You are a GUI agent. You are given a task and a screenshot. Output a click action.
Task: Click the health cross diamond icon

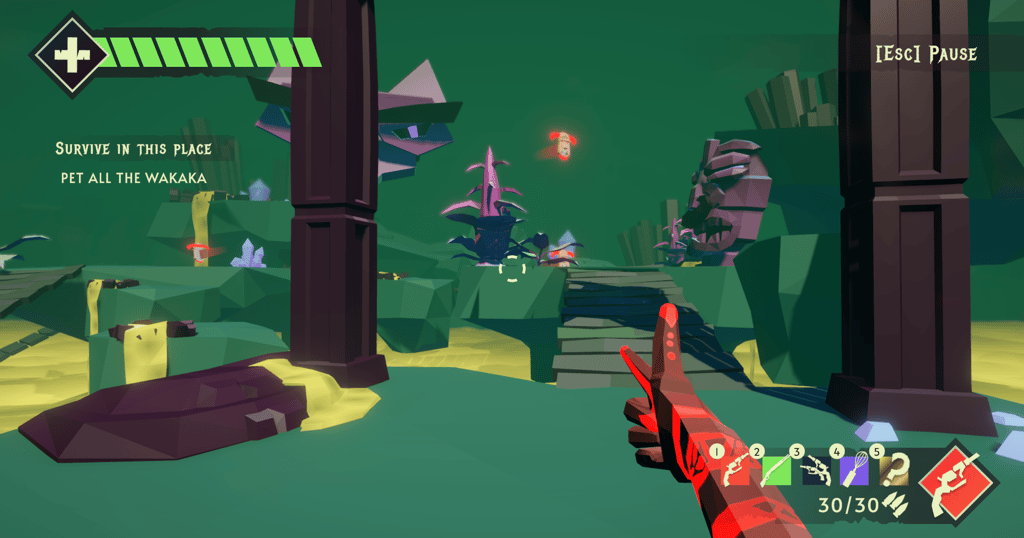click(72, 54)
